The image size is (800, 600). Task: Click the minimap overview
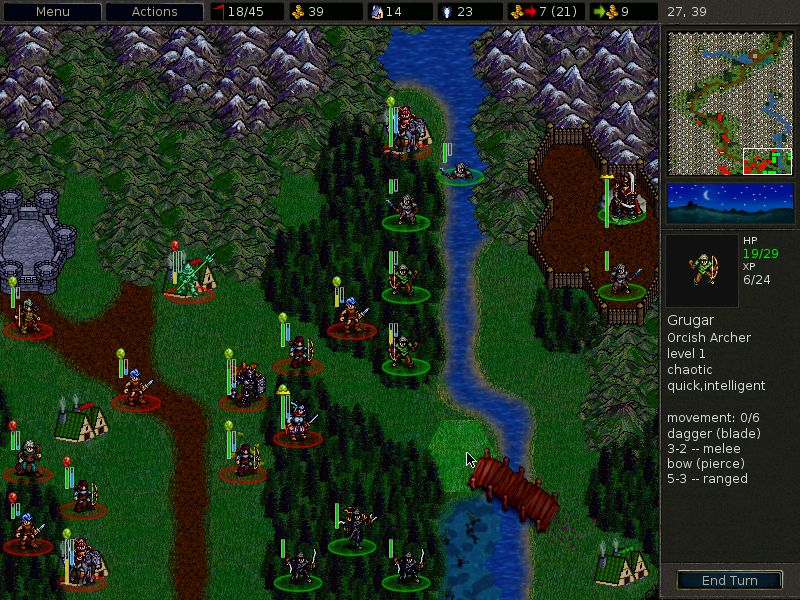coord(730,103)
